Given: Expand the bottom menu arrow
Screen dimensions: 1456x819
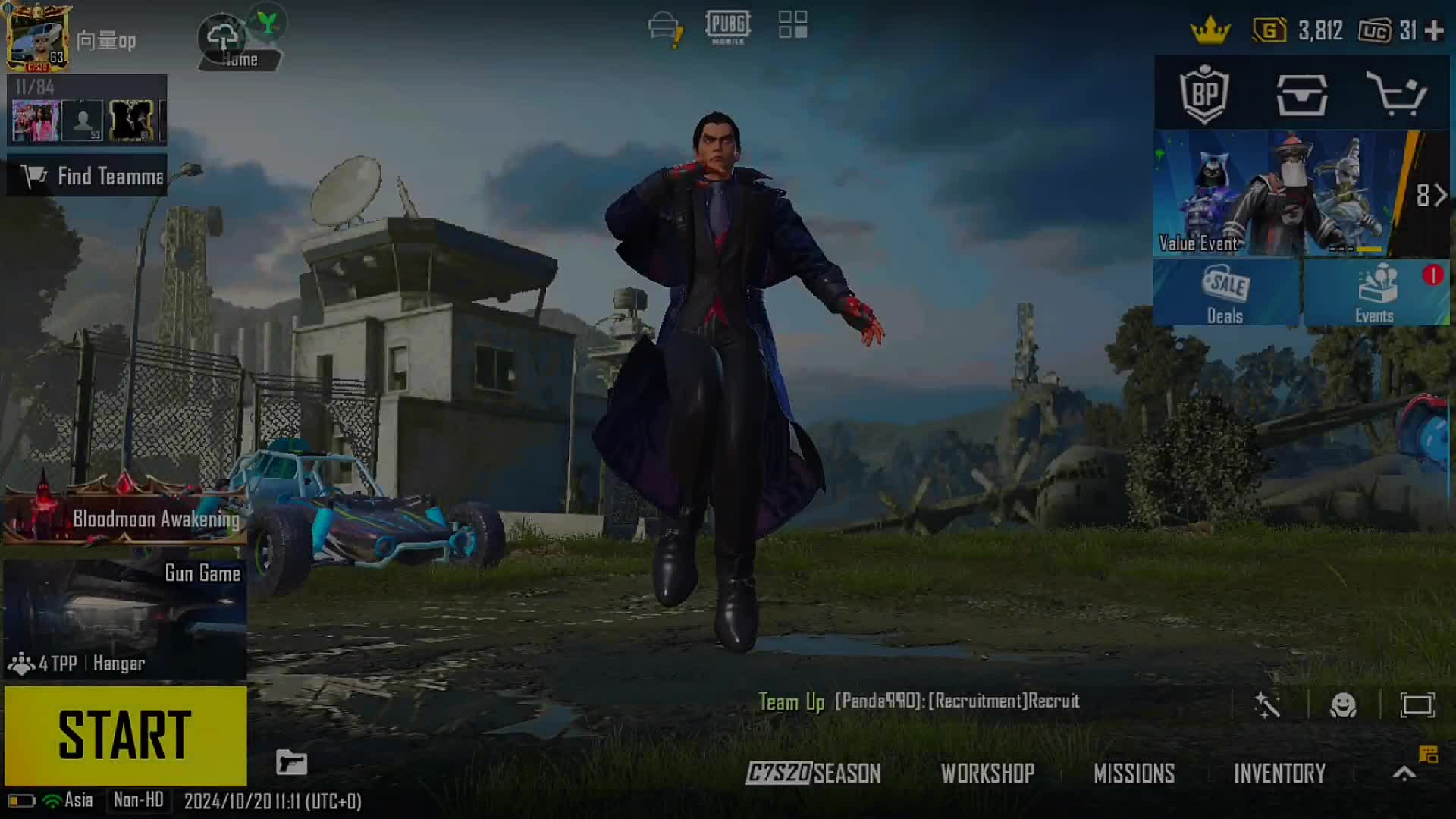Looking at the screenshot, I should [x=1404, y=773].
